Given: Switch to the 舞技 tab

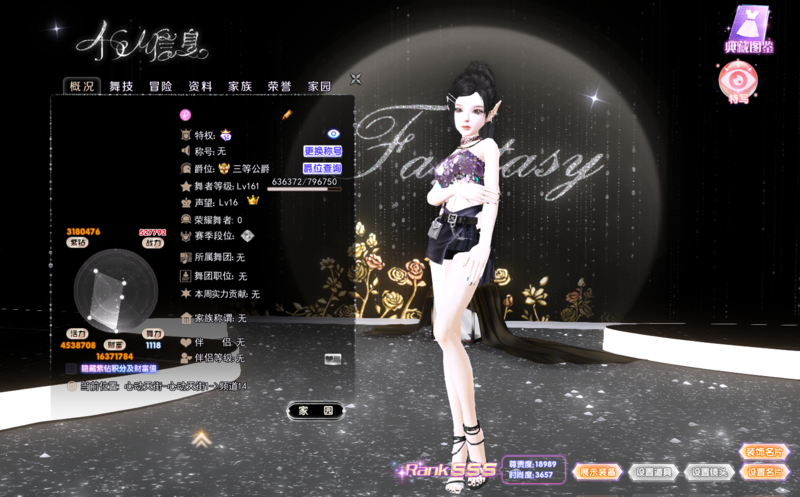Looking at the screenshot, I should [x=121, y=87].
